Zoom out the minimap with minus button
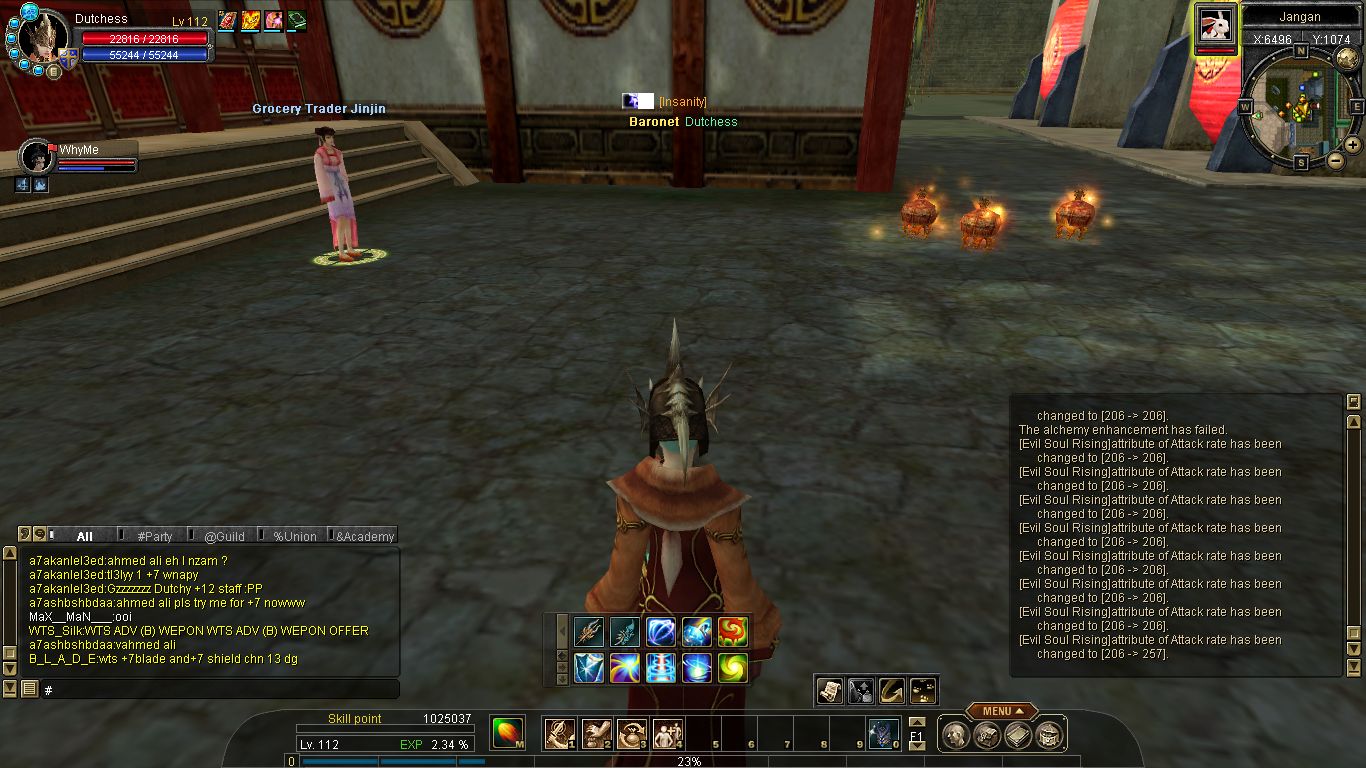Image resolution: width=1366 pixels, height=768 pixels. 1335,160
